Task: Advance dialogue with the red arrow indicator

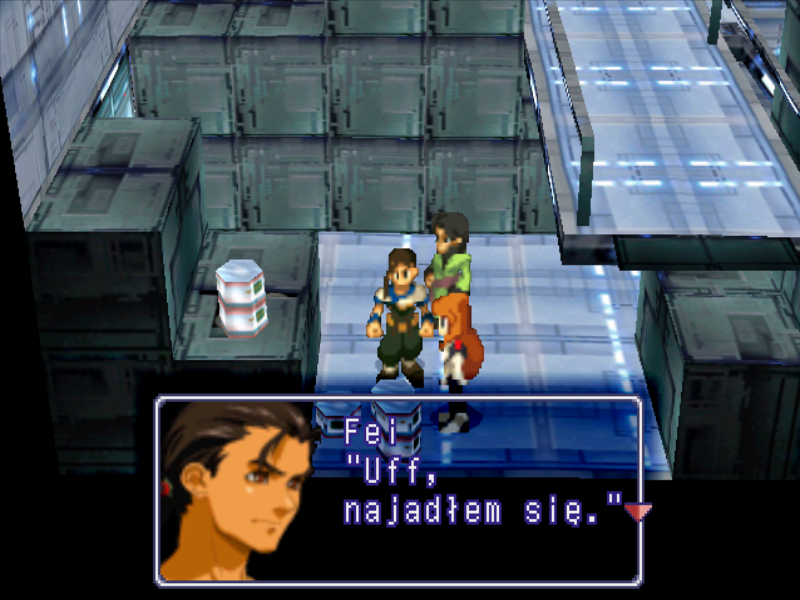Action: [x=637, y=512]
